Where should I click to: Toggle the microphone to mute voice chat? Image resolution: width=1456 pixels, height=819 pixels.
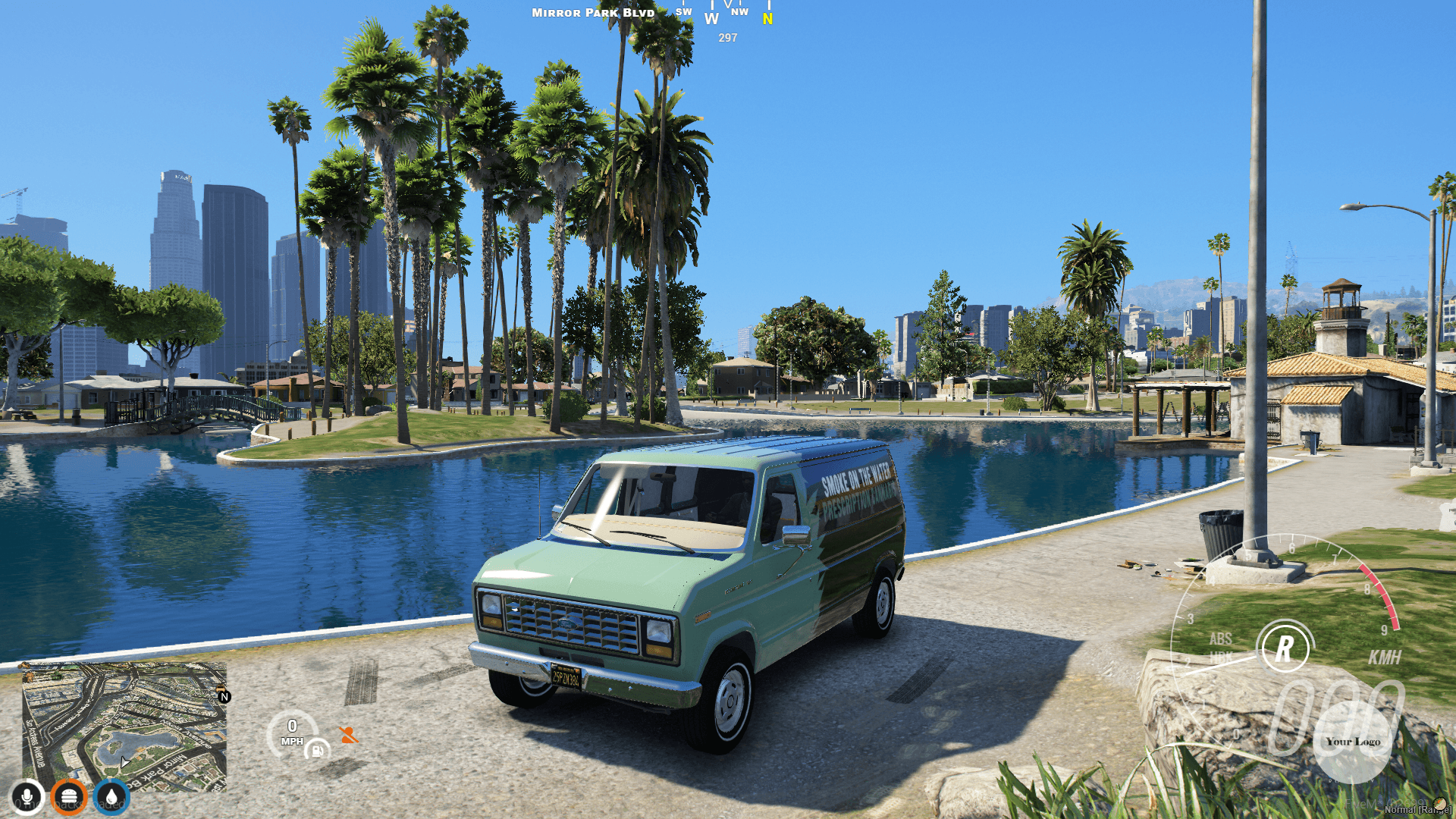(27, 796)
